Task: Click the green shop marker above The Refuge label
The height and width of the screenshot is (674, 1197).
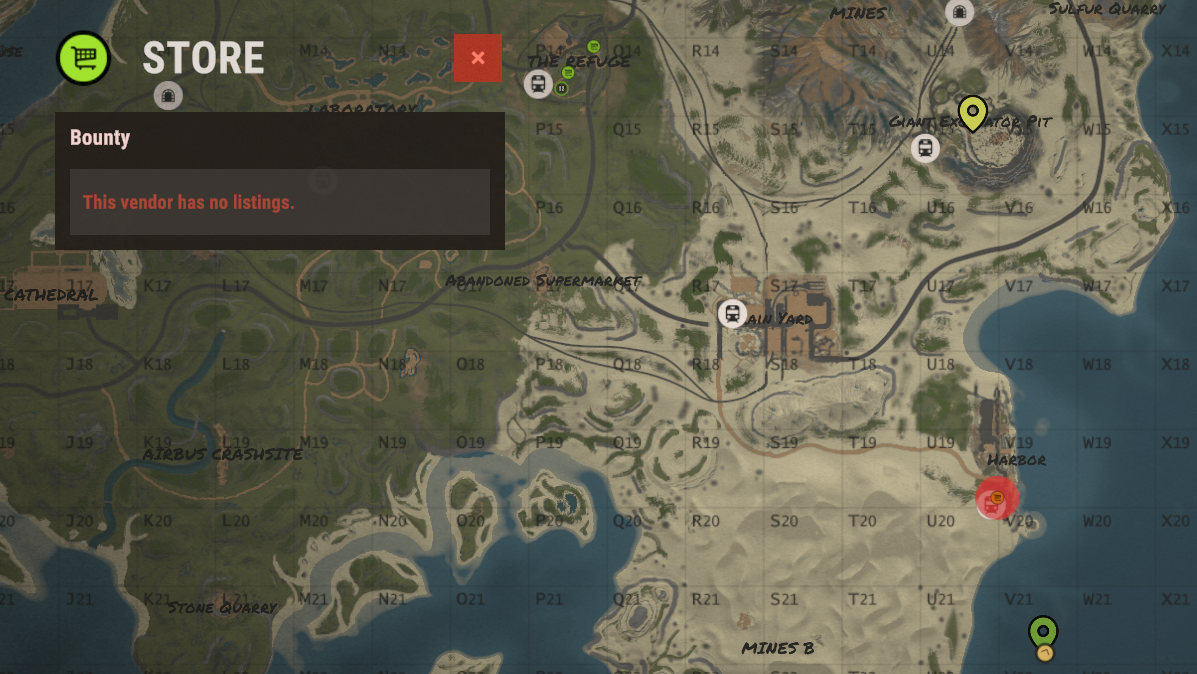Action: click(x=594, y=46)
